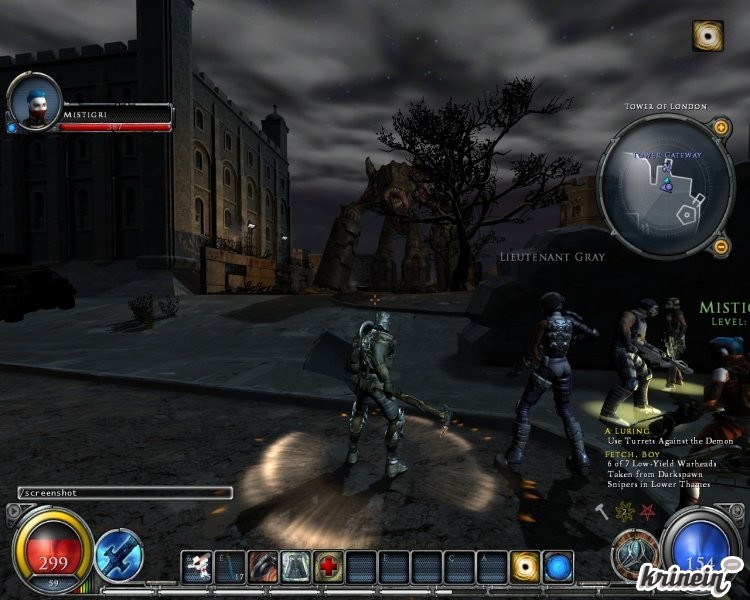The height and width of the screenshot is (600, 750).
Task: Click the Tower of London minimap
Action: (x=657, y=186)
